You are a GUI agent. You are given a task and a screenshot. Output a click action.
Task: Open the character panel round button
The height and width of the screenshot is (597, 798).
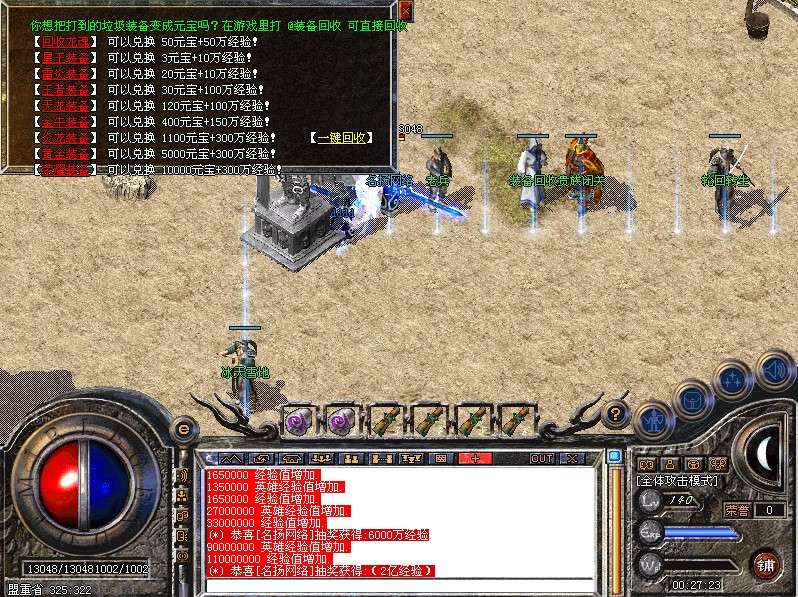[x=653, y=419]
